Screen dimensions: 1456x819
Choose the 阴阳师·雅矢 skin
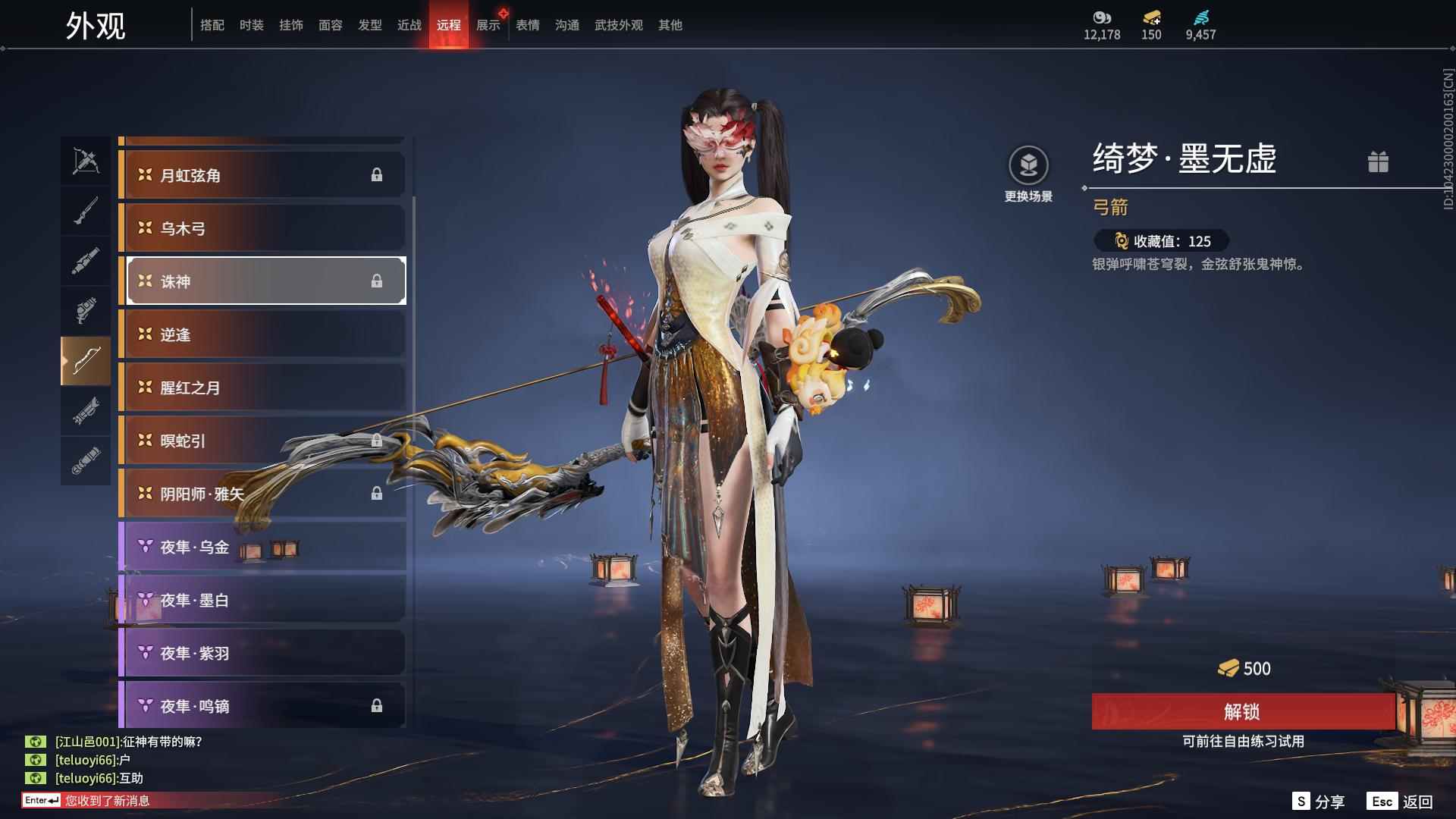[x=262, y=494]
